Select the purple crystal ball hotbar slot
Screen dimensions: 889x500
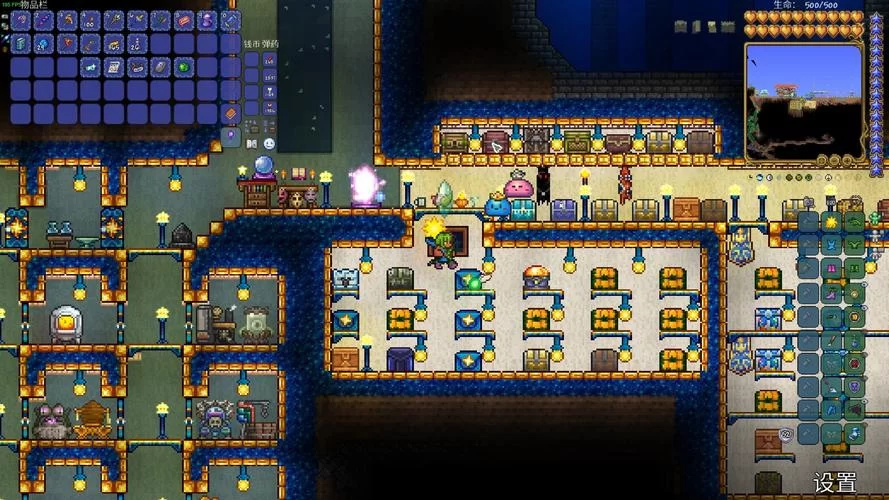[x=206, y=20]
